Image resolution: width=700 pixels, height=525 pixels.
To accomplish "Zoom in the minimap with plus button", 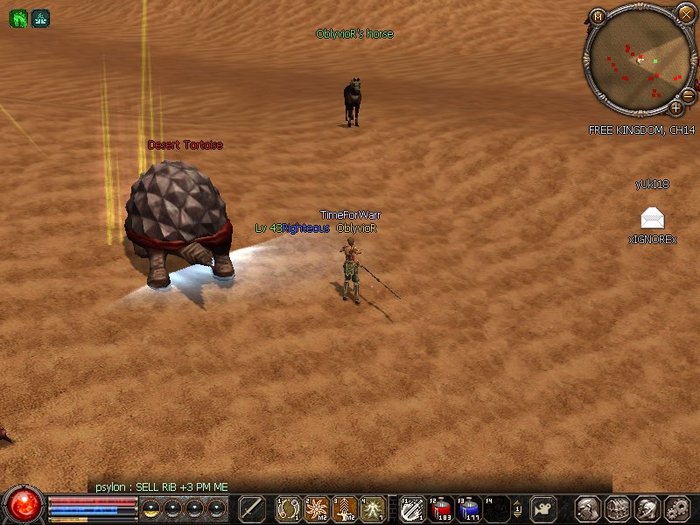I will [x=676, y=107].
